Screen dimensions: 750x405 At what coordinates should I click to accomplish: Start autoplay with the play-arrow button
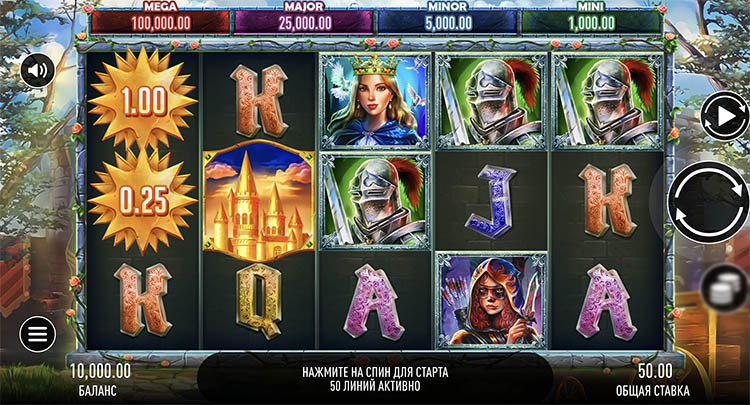point(725,115)
